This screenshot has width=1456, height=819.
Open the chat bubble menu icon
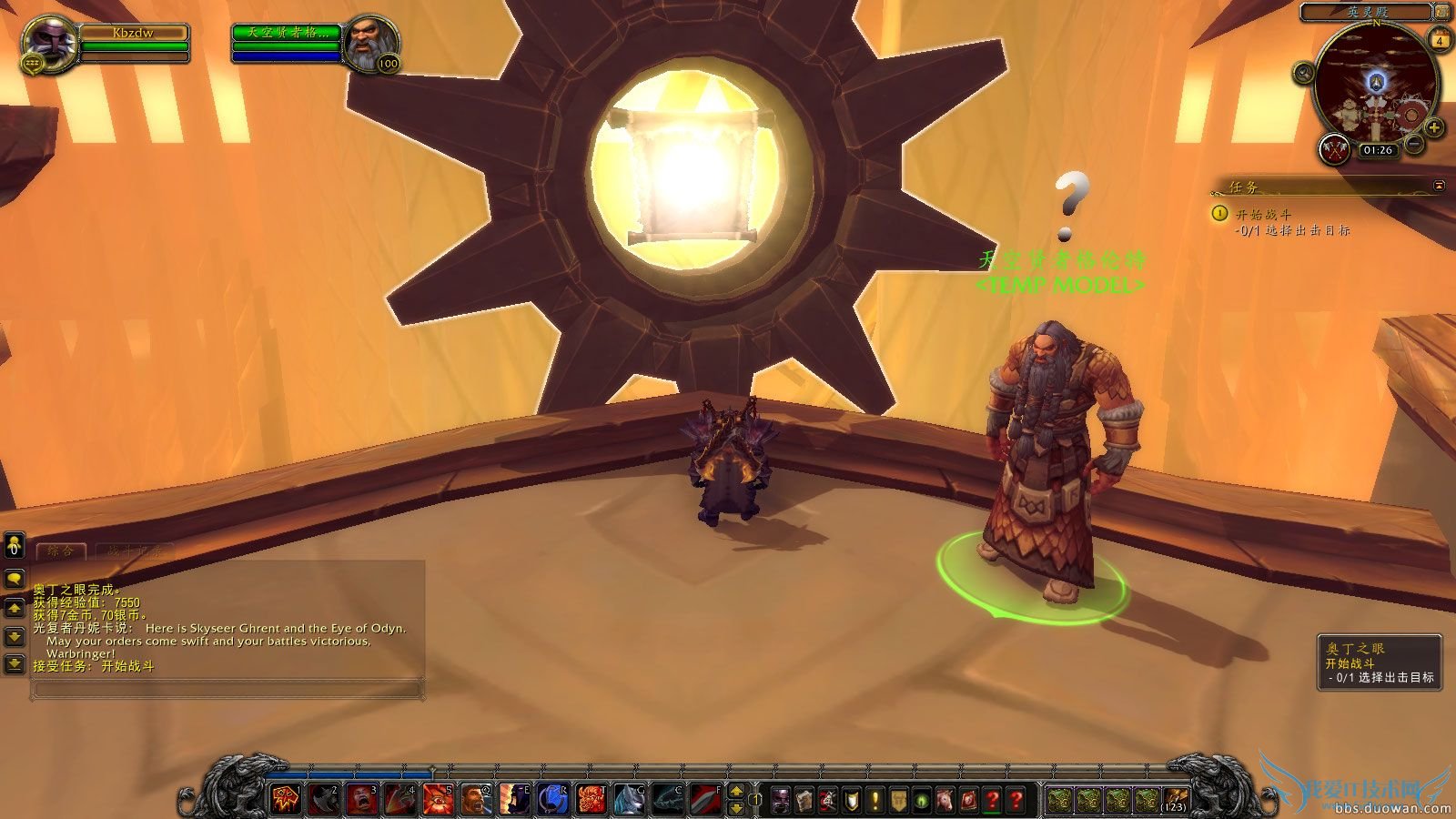(14, 577)
